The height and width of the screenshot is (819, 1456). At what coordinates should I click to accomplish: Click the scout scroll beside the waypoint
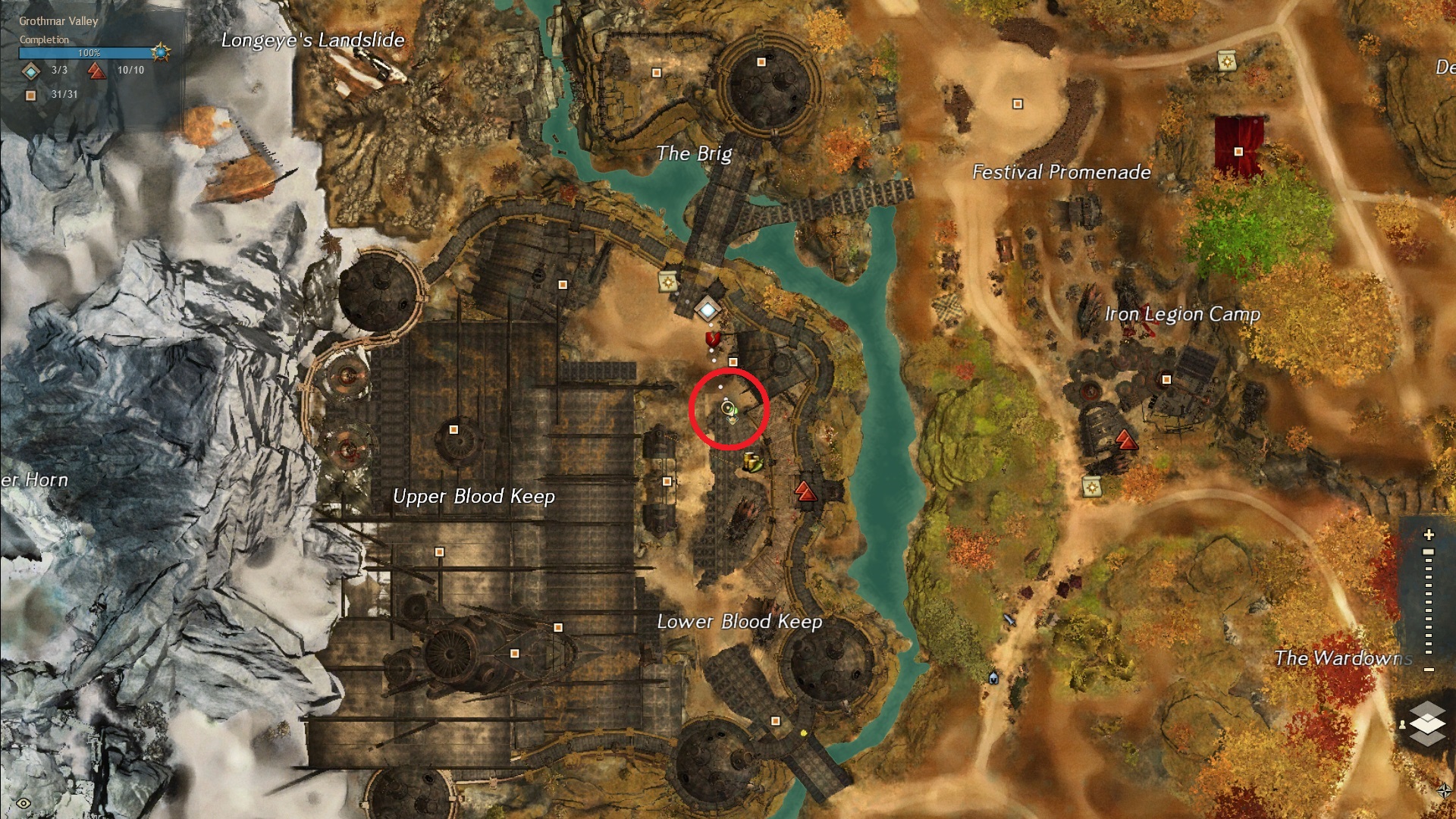[668, 282]
